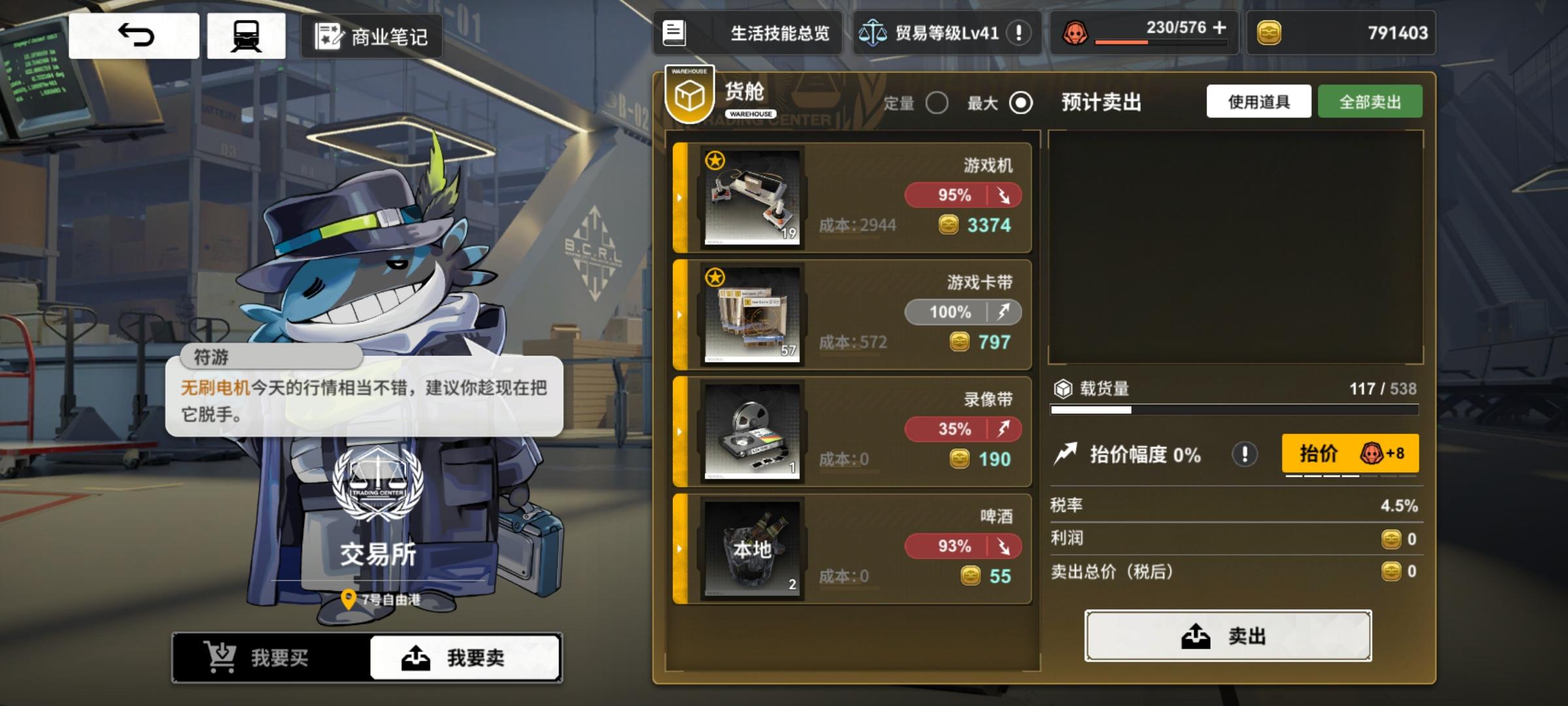Click the back arrow icon

[133, 36]
